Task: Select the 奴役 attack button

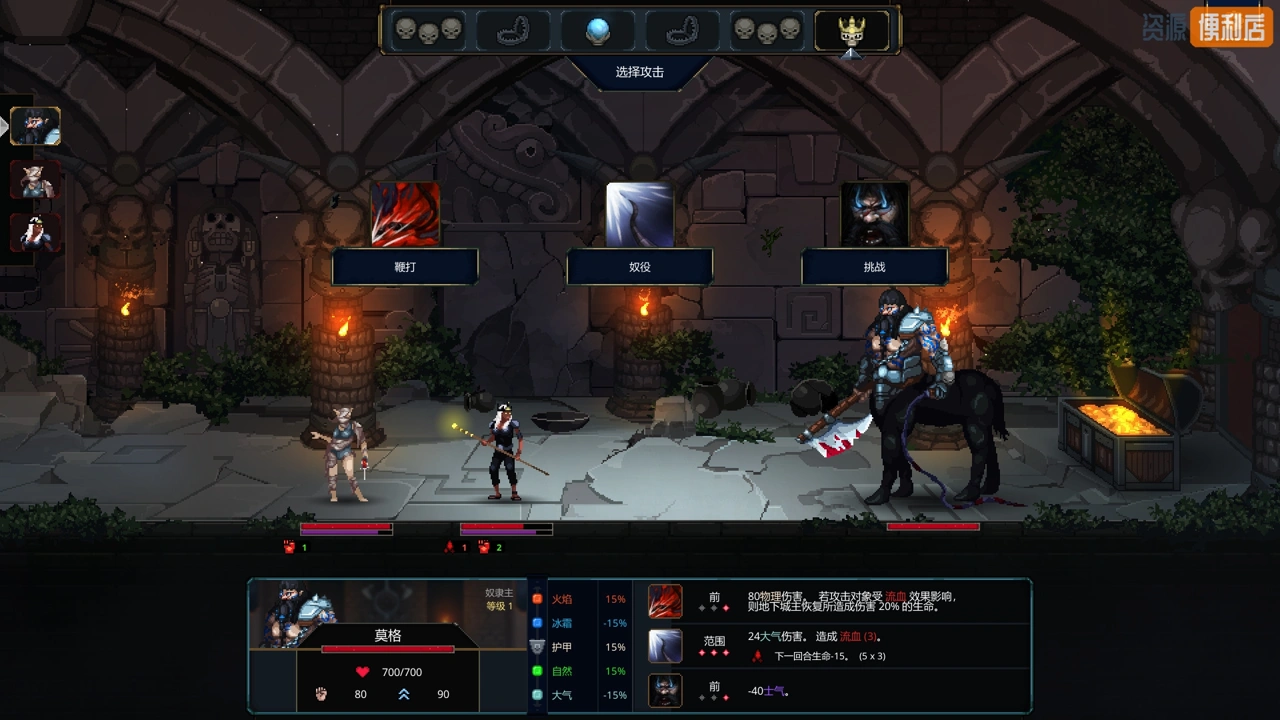Action: [x=640, y=267]
